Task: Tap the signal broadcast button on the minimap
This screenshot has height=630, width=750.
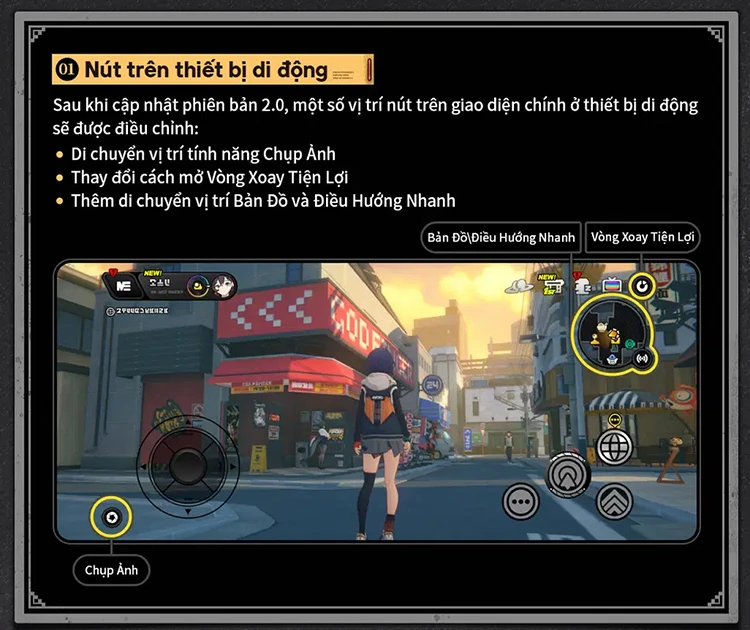Action: coord(641,358)
